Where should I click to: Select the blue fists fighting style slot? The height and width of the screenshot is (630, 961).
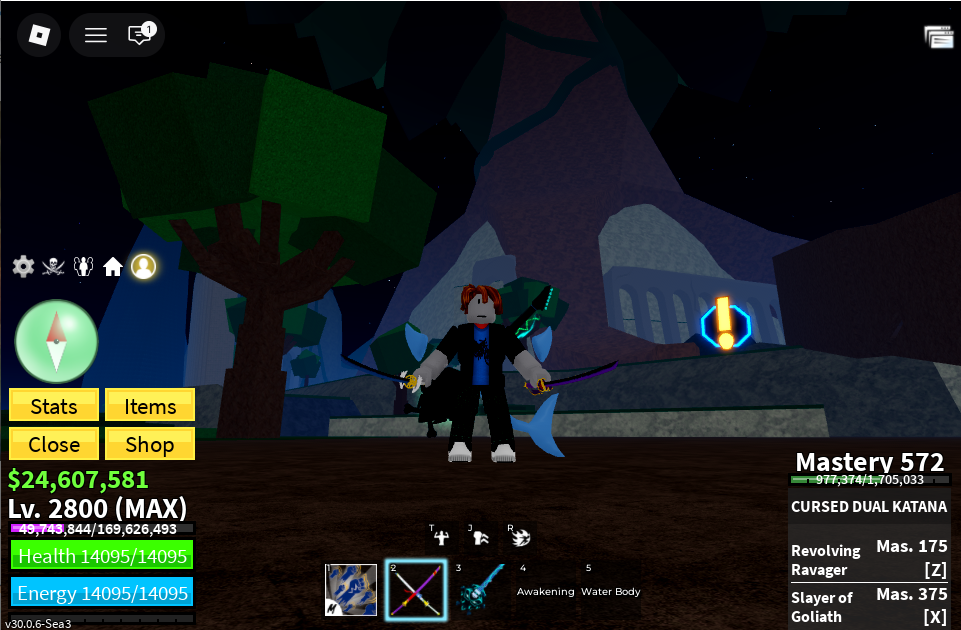click(x=351, y=590)
